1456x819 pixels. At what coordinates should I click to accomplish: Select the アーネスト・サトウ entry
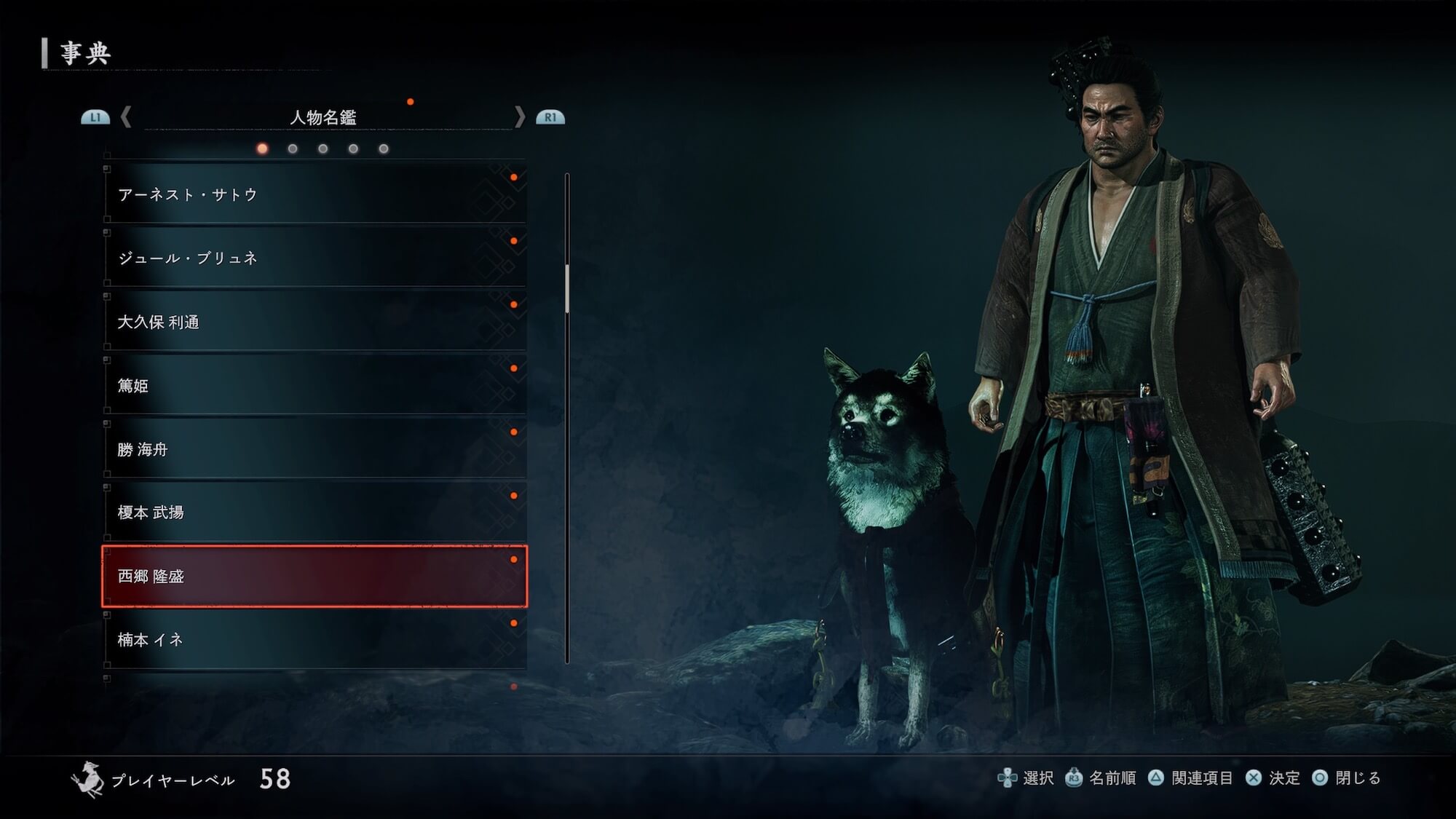[x=314, y=194]
